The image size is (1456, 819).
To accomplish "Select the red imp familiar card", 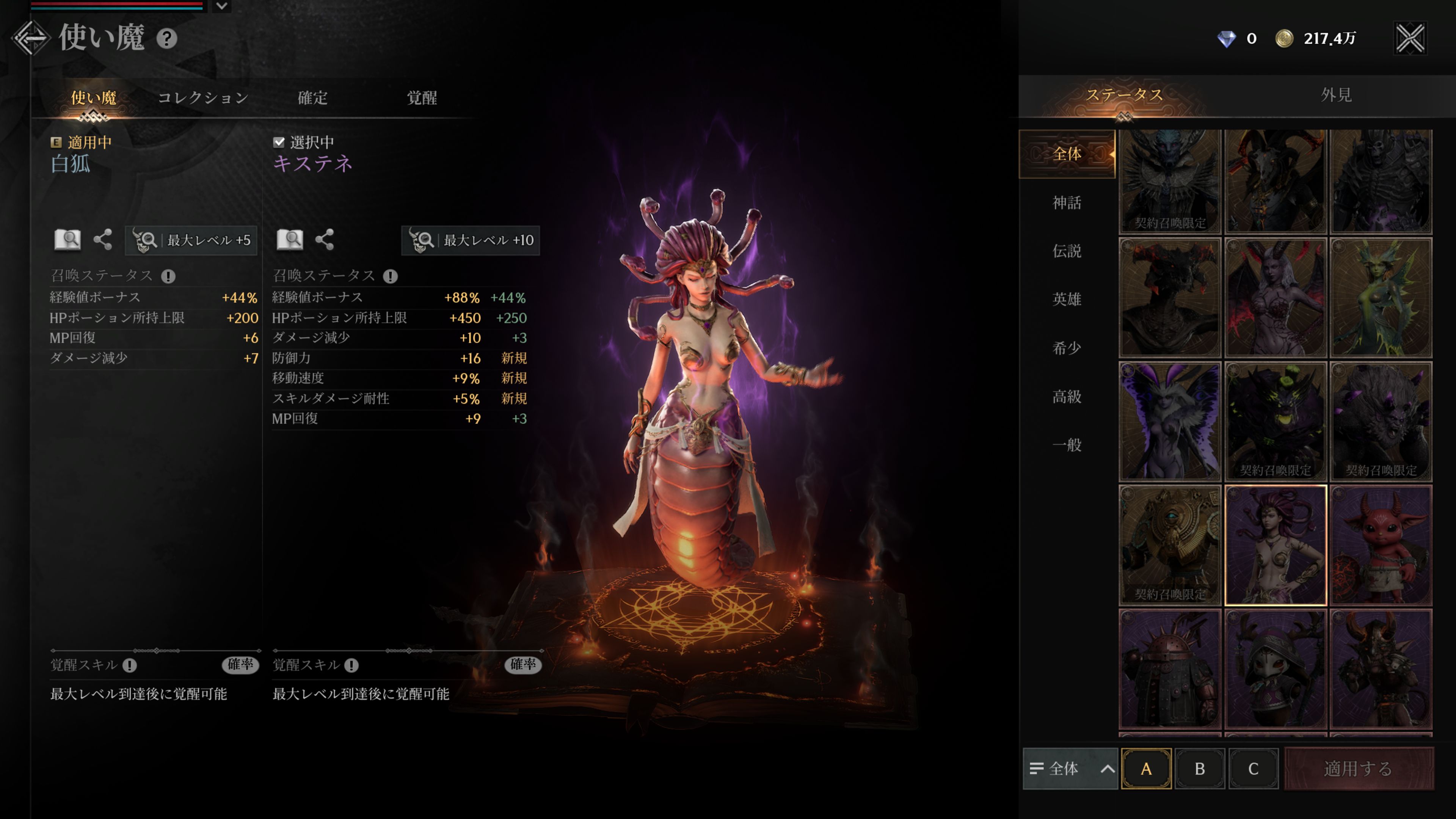I will tap(1381, 546).
